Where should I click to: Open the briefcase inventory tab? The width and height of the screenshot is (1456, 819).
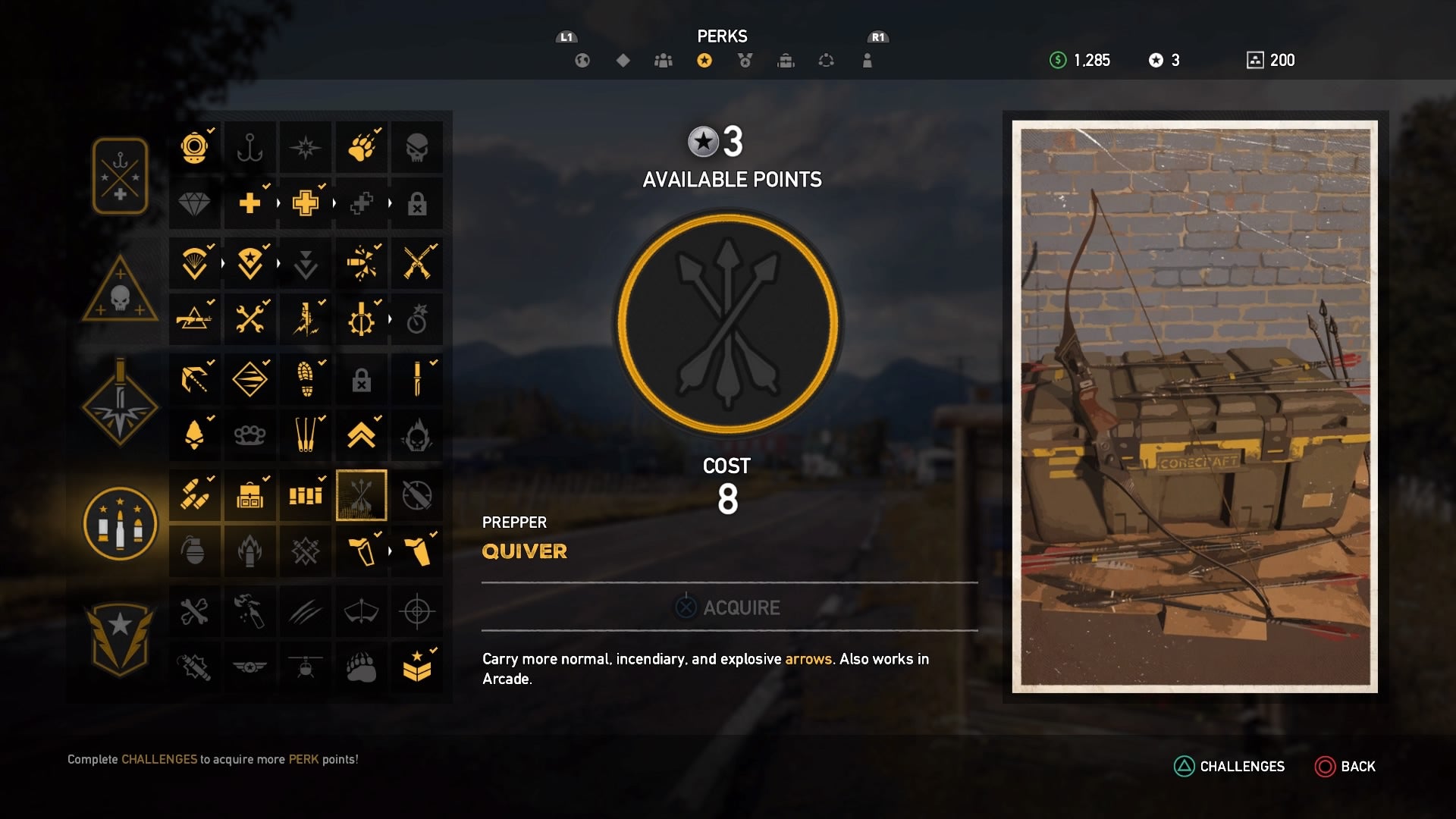coord(786,61)
